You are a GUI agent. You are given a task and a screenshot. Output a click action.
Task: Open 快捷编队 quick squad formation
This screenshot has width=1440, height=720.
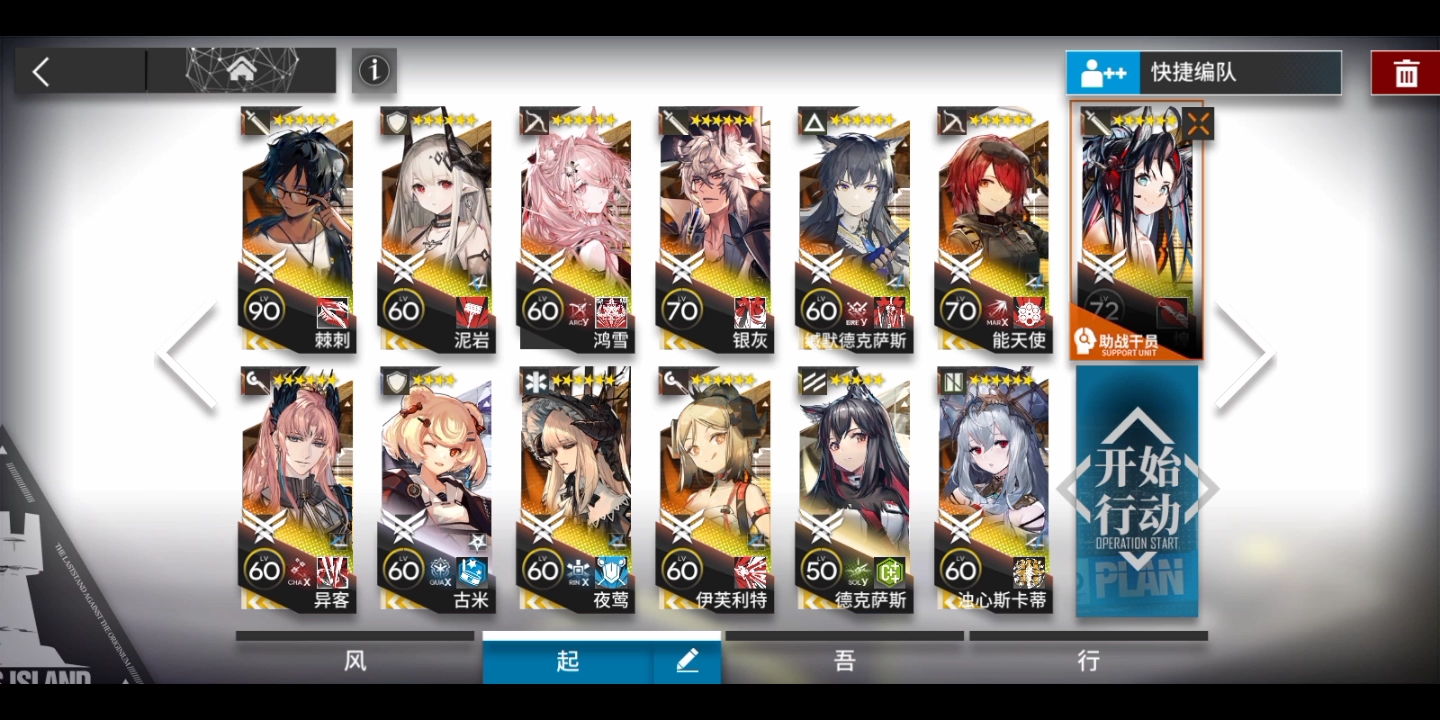tap(1240, 71)
